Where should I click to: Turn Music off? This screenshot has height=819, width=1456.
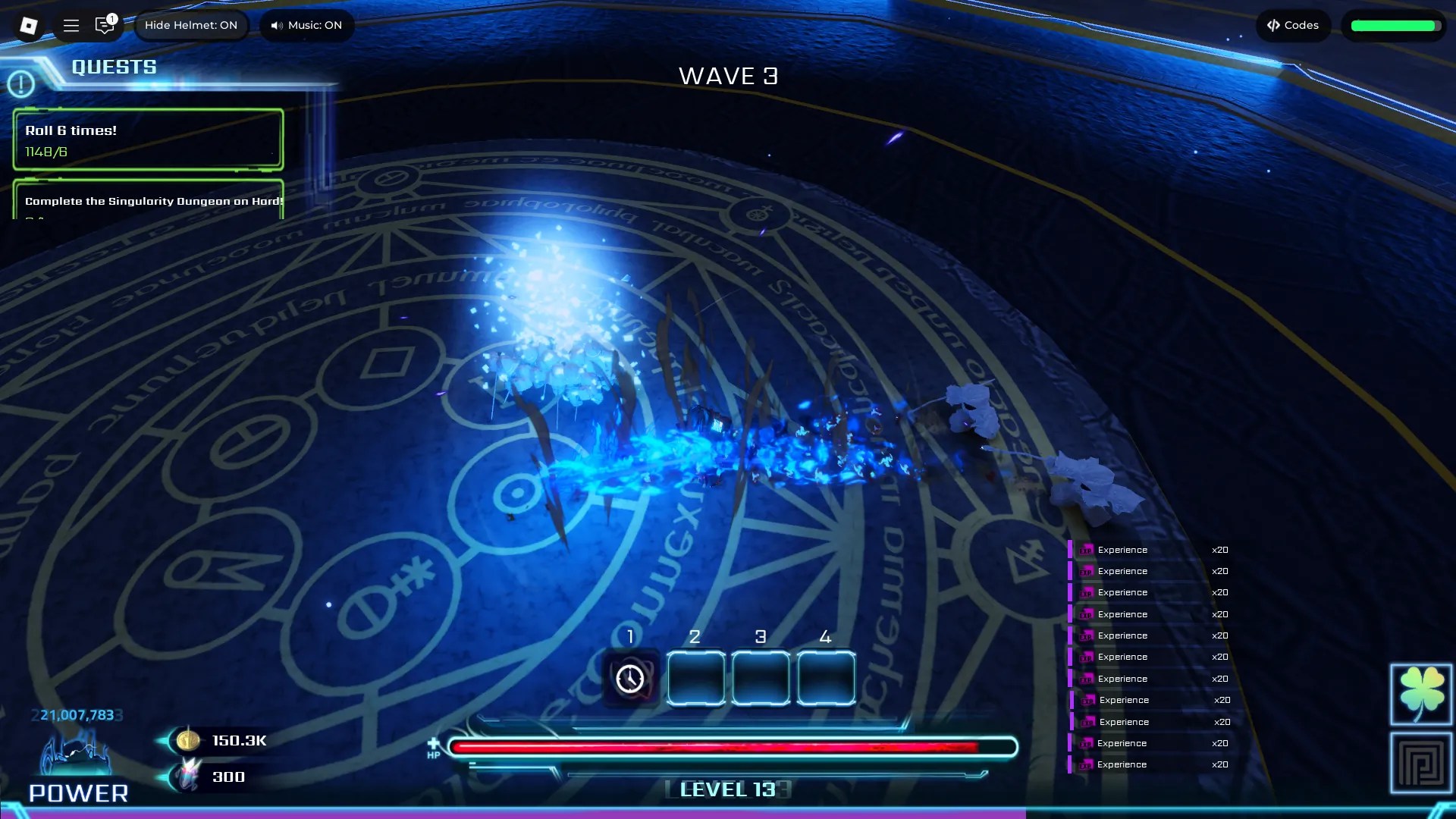point(306,25)
